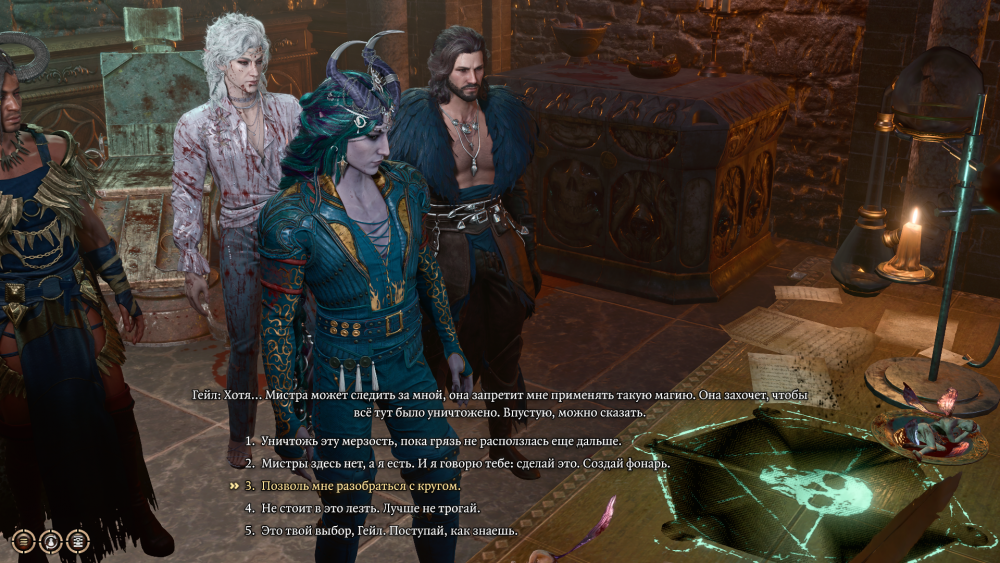Click the character swap round icon
This screenshot has width=1000, height=563.
click(51, 541)
